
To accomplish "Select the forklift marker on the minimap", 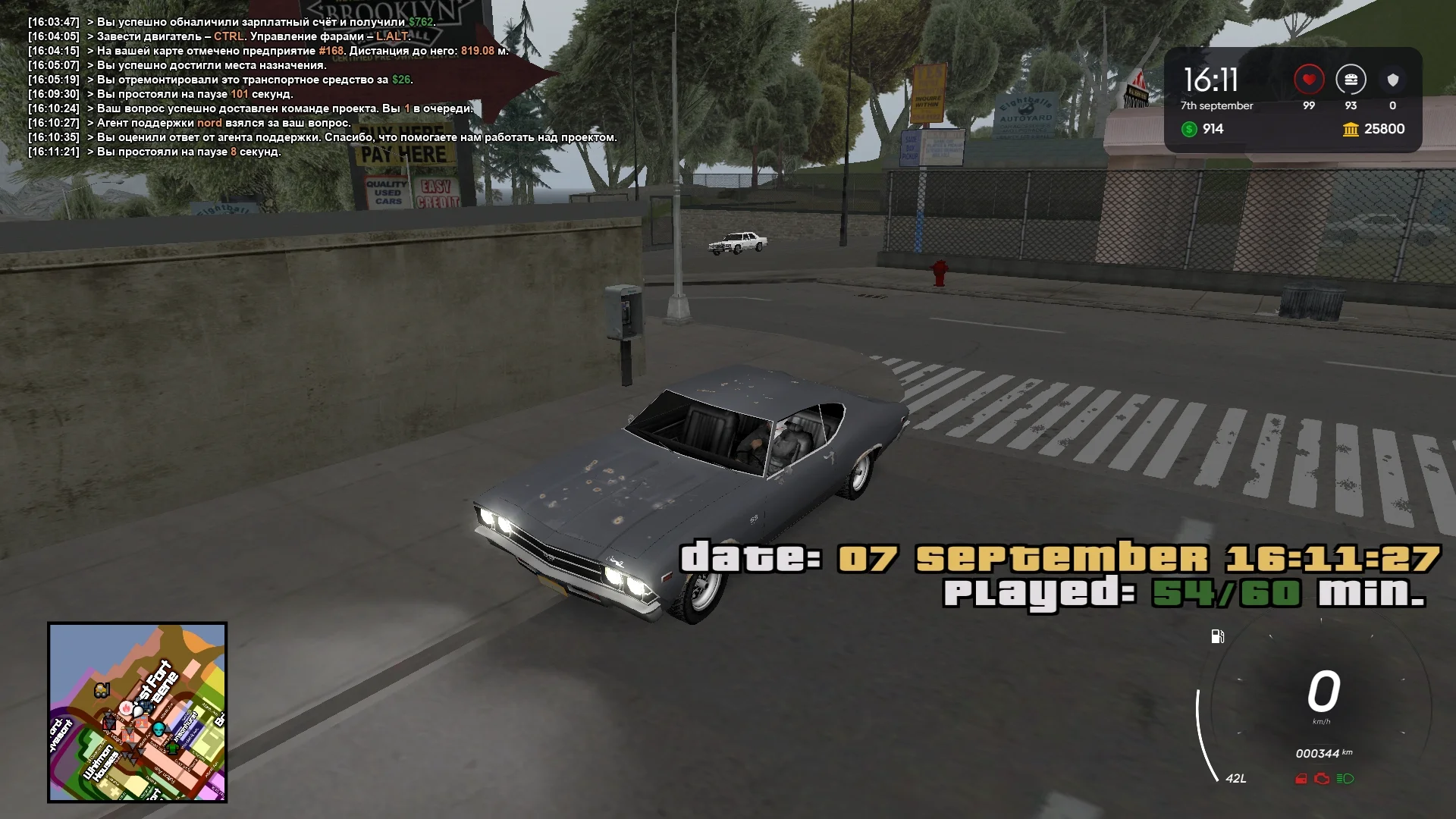I will click(102, 690).
